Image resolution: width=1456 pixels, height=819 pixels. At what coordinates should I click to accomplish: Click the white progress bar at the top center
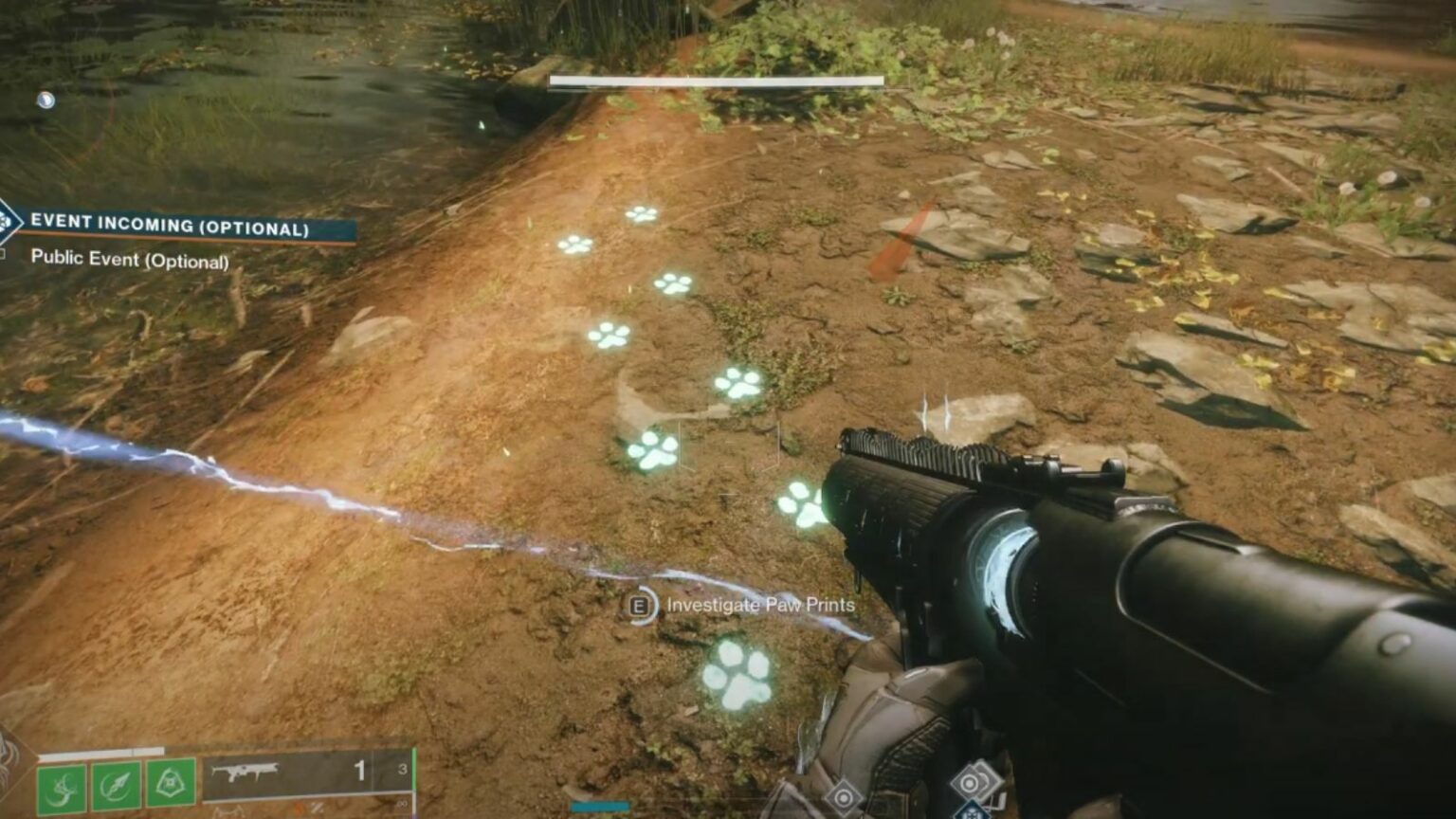717,80
